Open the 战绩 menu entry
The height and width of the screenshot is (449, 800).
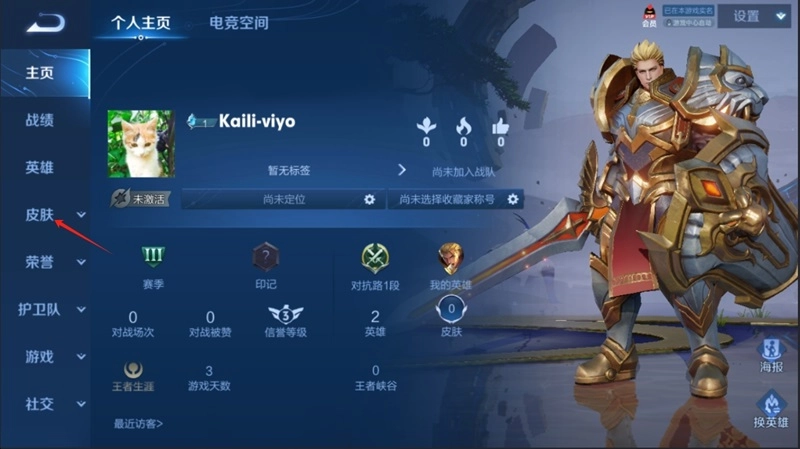pyautogui.click(x=40, y=120)
